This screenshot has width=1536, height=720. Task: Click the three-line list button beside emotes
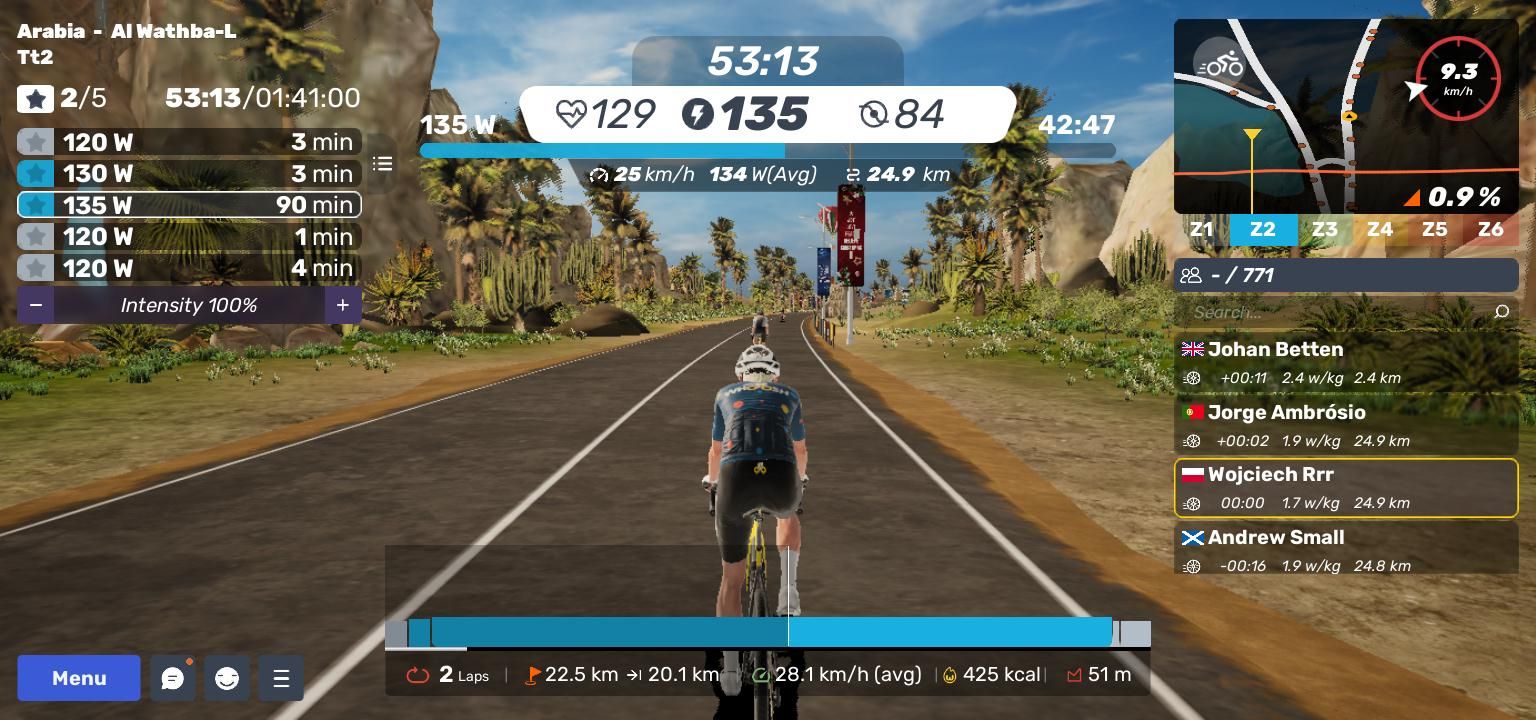[x=281, y=679]
